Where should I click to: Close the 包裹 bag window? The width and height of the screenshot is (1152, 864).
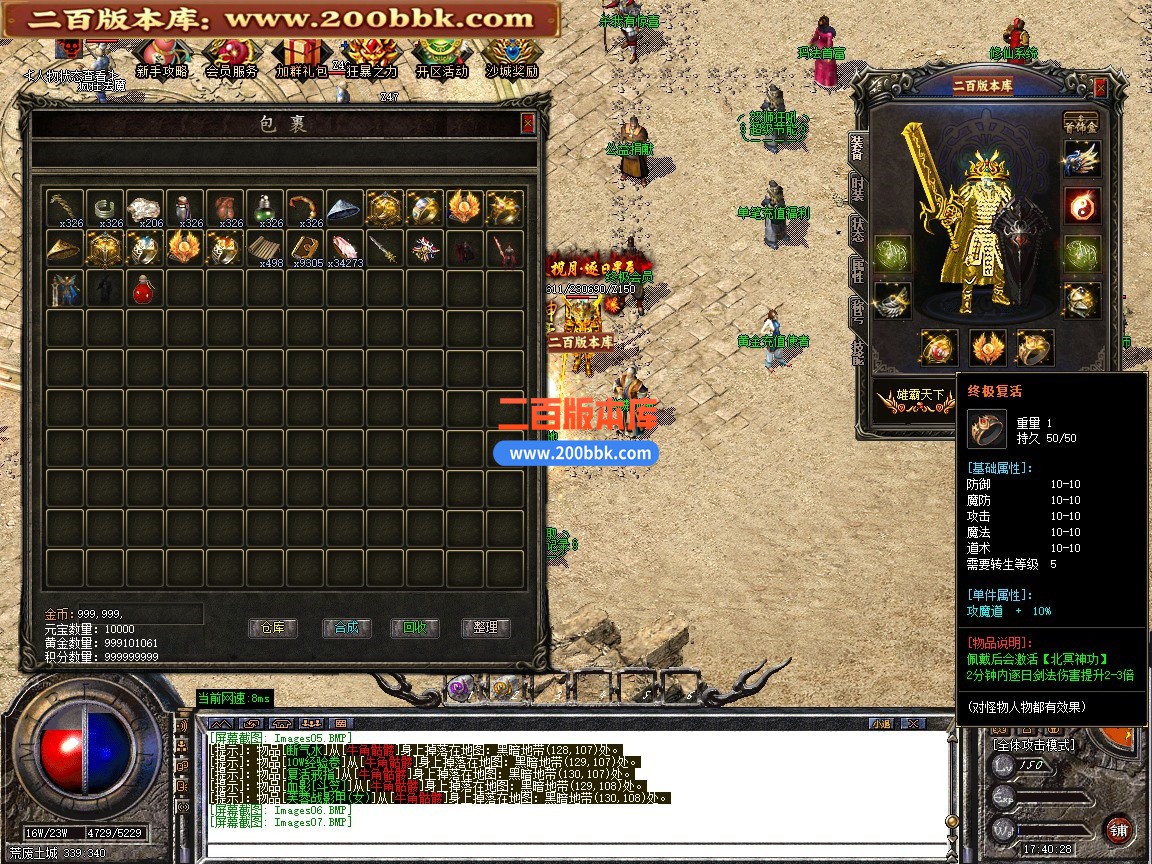click(x=528, y=123)
